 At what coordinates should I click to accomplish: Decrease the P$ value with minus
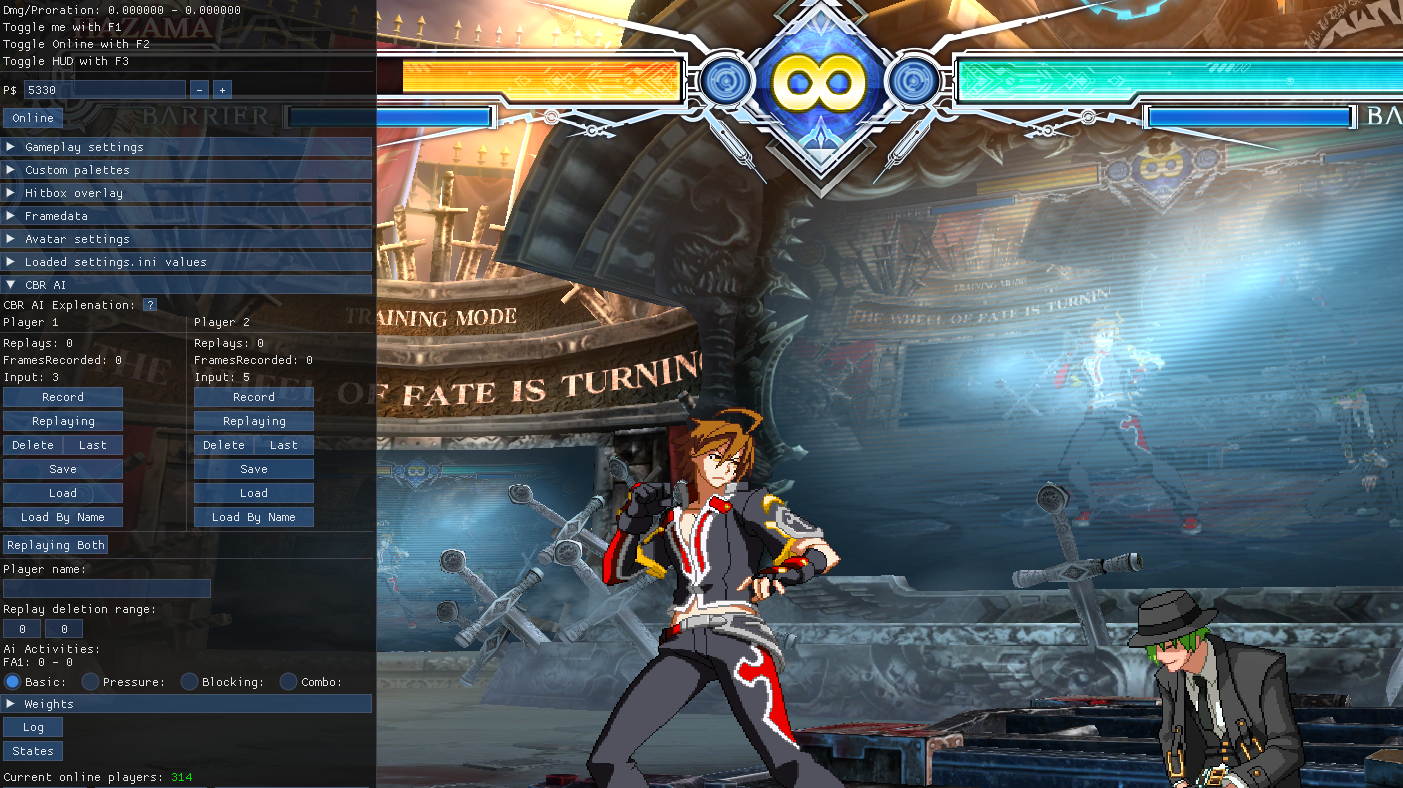[x=199, y=90]
